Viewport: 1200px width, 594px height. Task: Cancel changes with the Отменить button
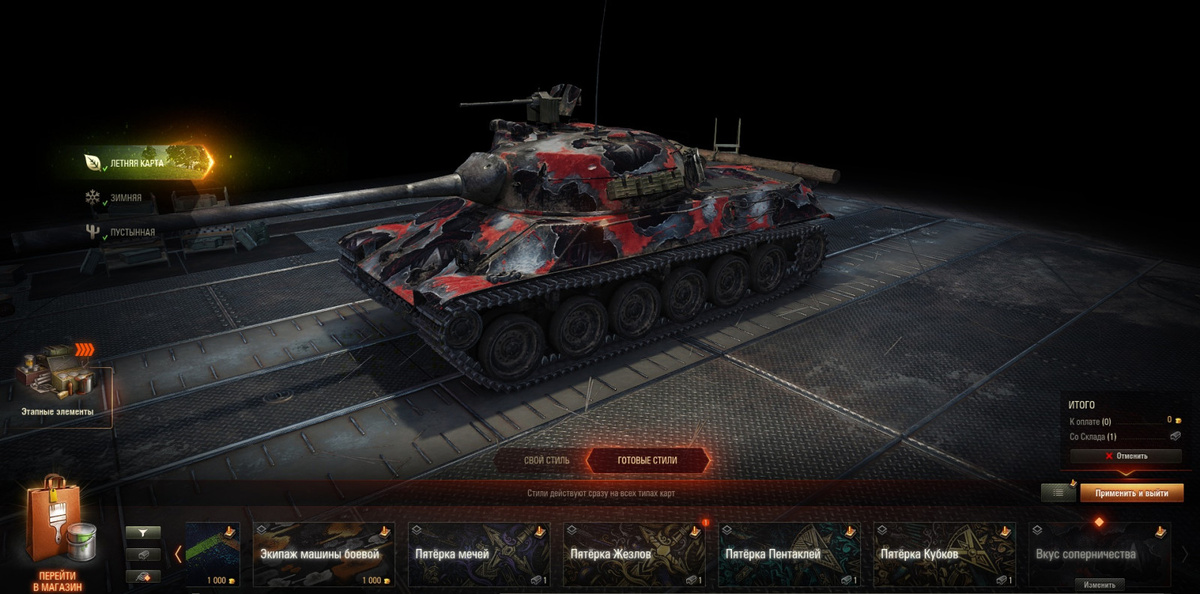pyautogui.click(x=1125, y=456)
